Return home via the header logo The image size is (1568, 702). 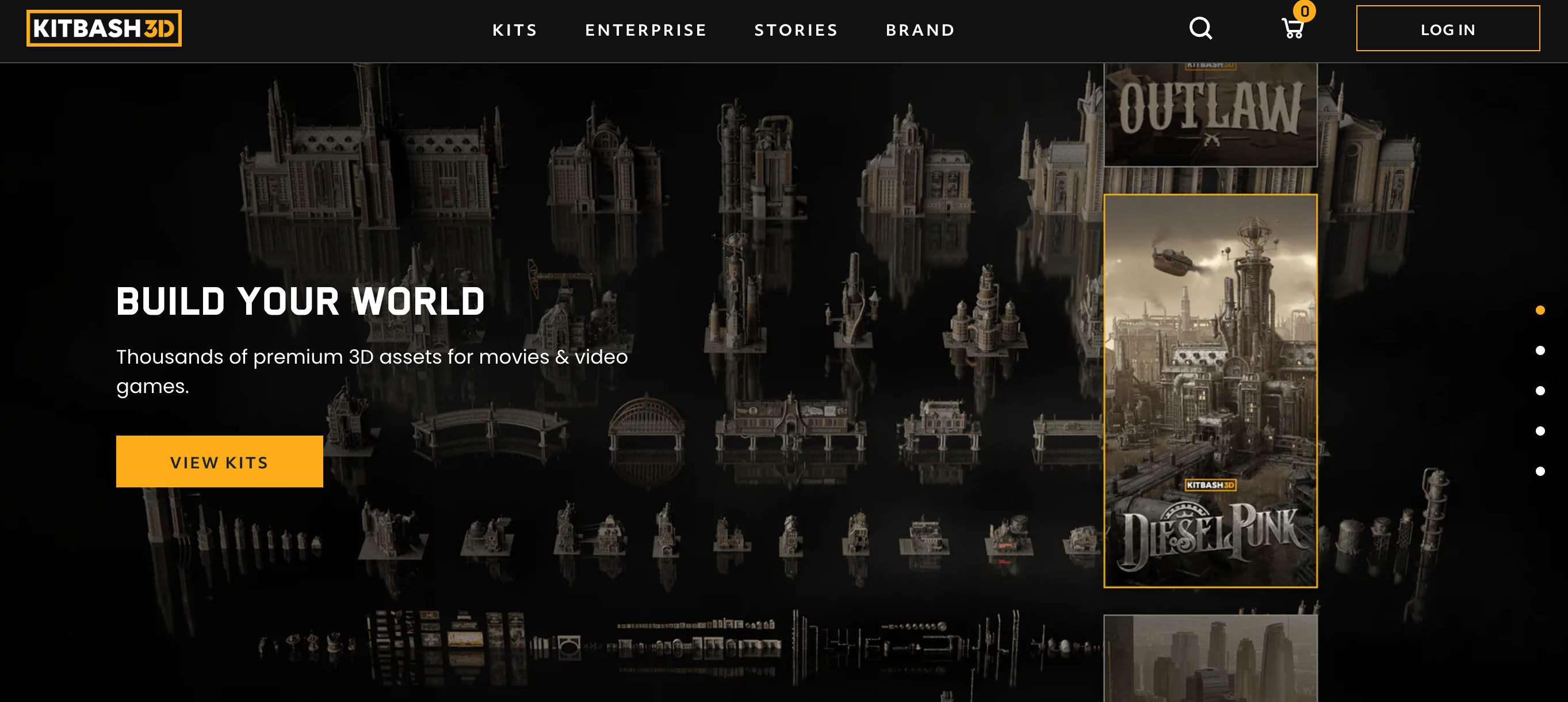tap(104, 27)
